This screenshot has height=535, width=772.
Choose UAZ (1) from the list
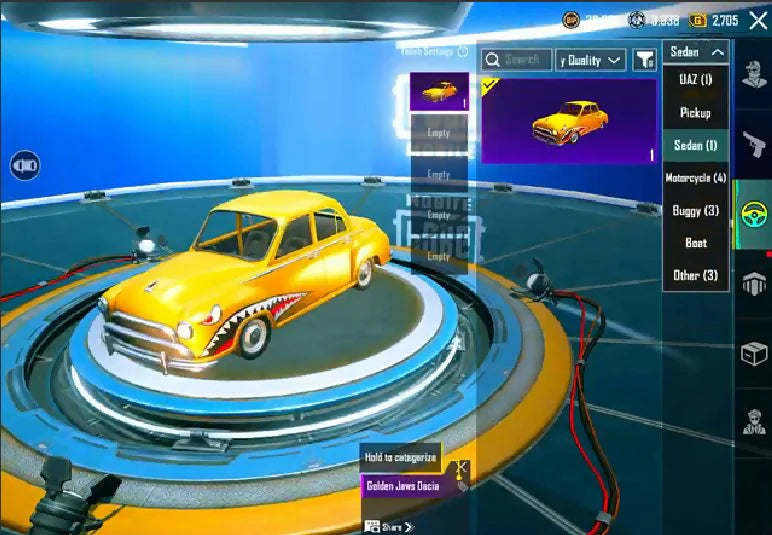(x=696, y=80)
